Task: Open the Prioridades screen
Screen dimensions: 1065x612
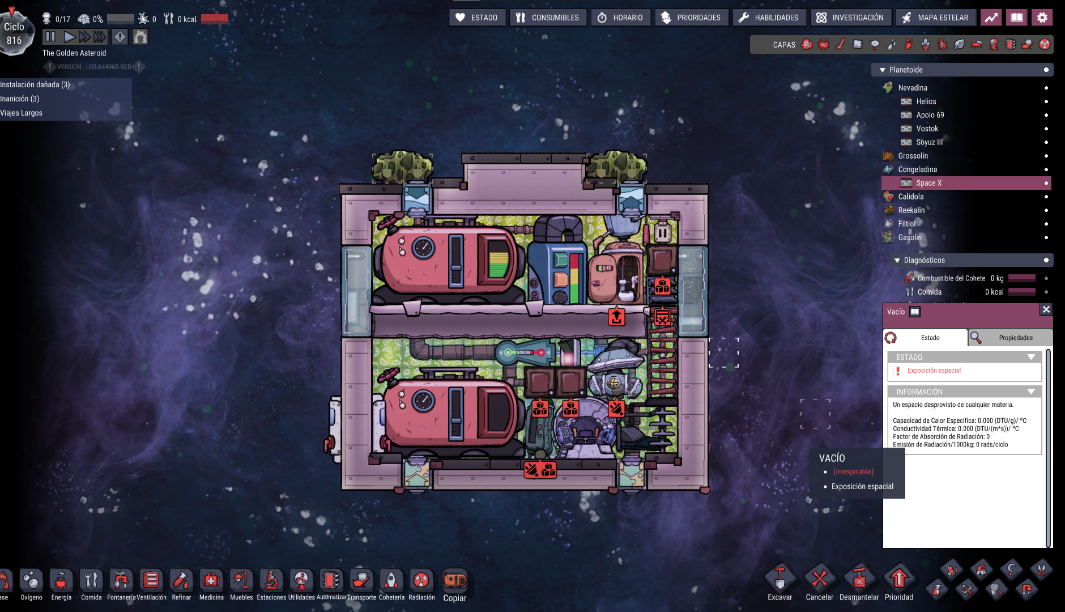Action: pos(690,17)
